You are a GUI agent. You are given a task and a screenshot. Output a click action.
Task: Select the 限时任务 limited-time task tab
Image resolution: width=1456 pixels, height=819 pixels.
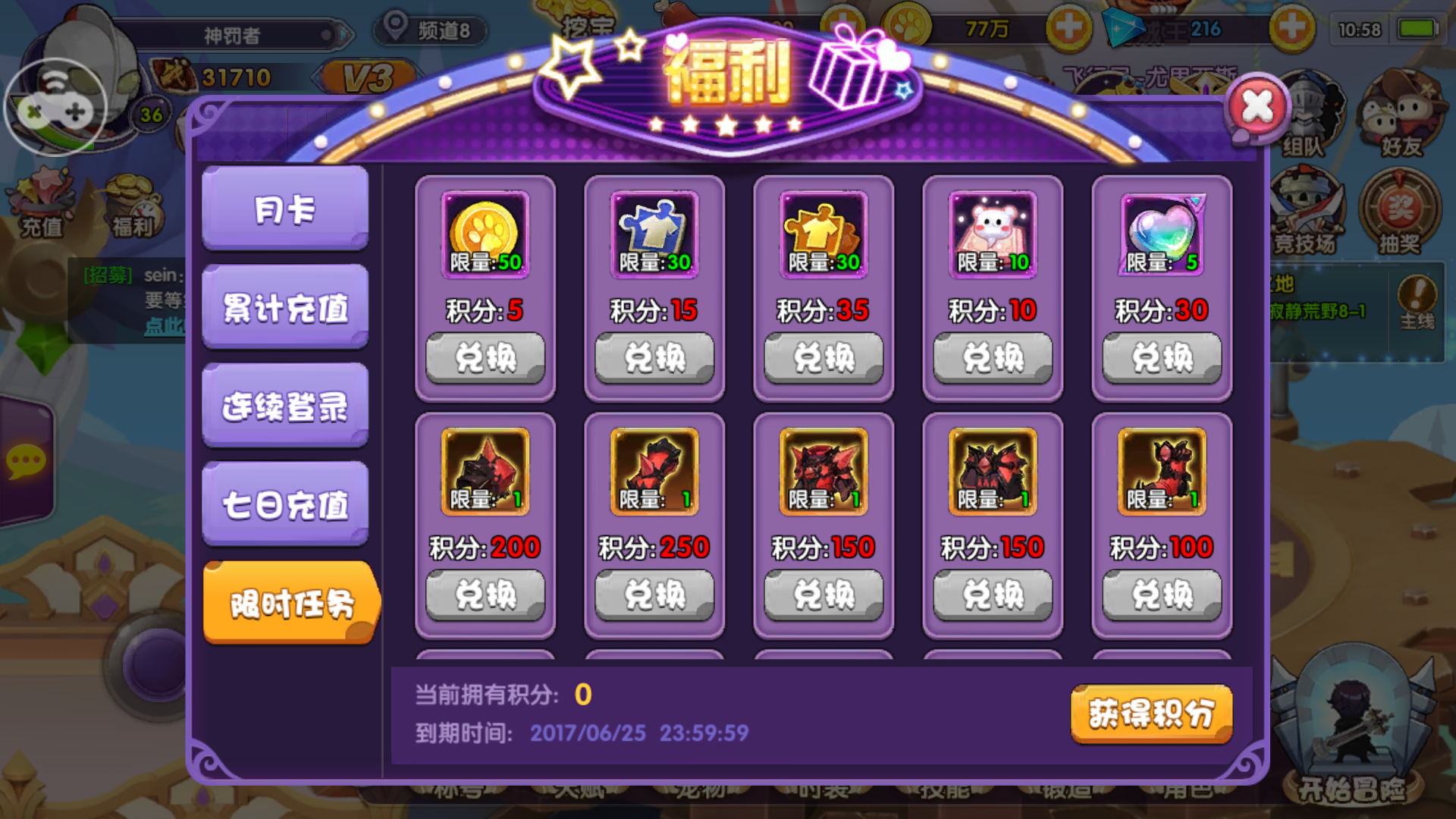[x=290, y=603]
